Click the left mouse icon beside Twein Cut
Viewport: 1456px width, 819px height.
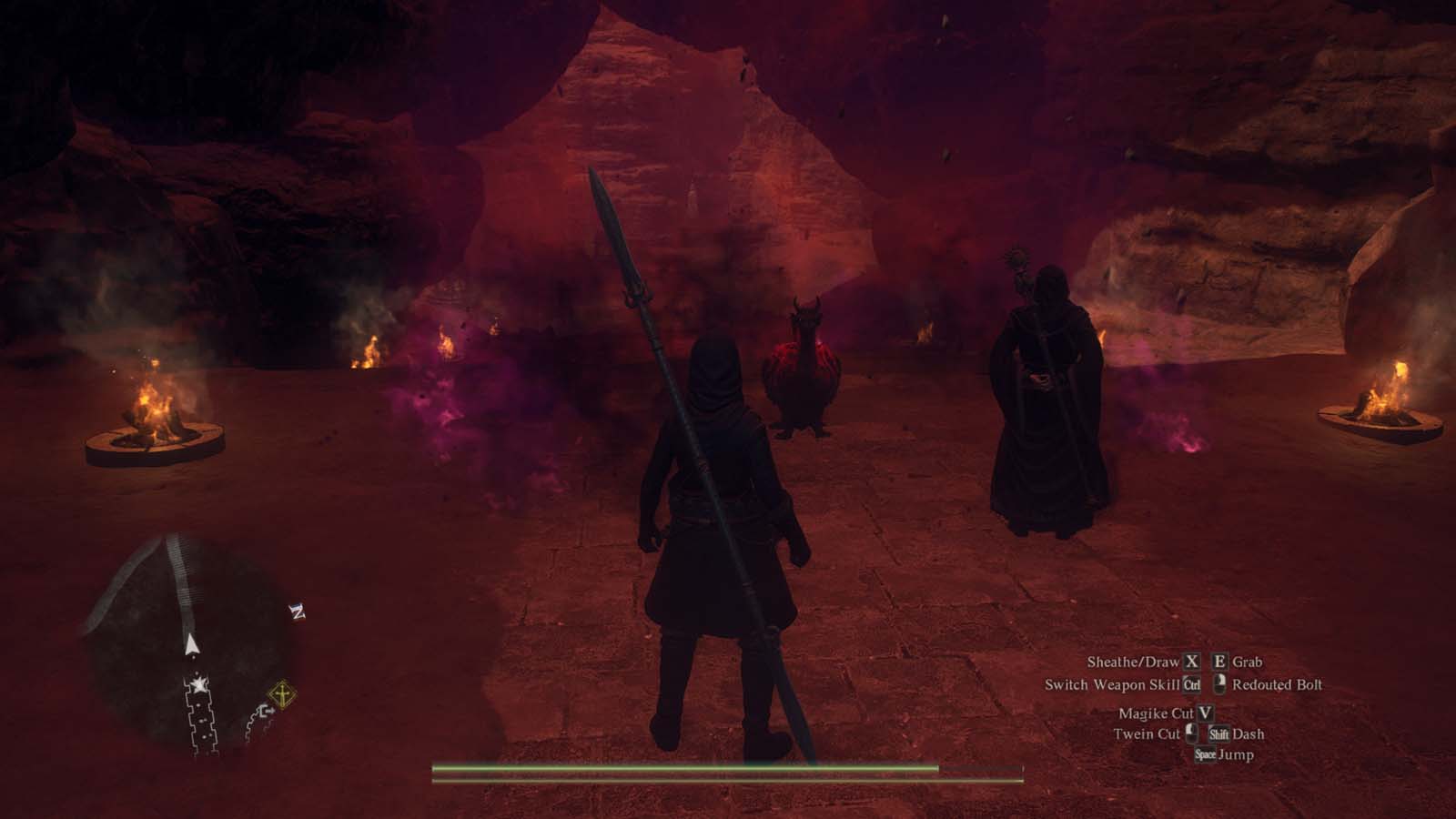tap(1190, 734)
